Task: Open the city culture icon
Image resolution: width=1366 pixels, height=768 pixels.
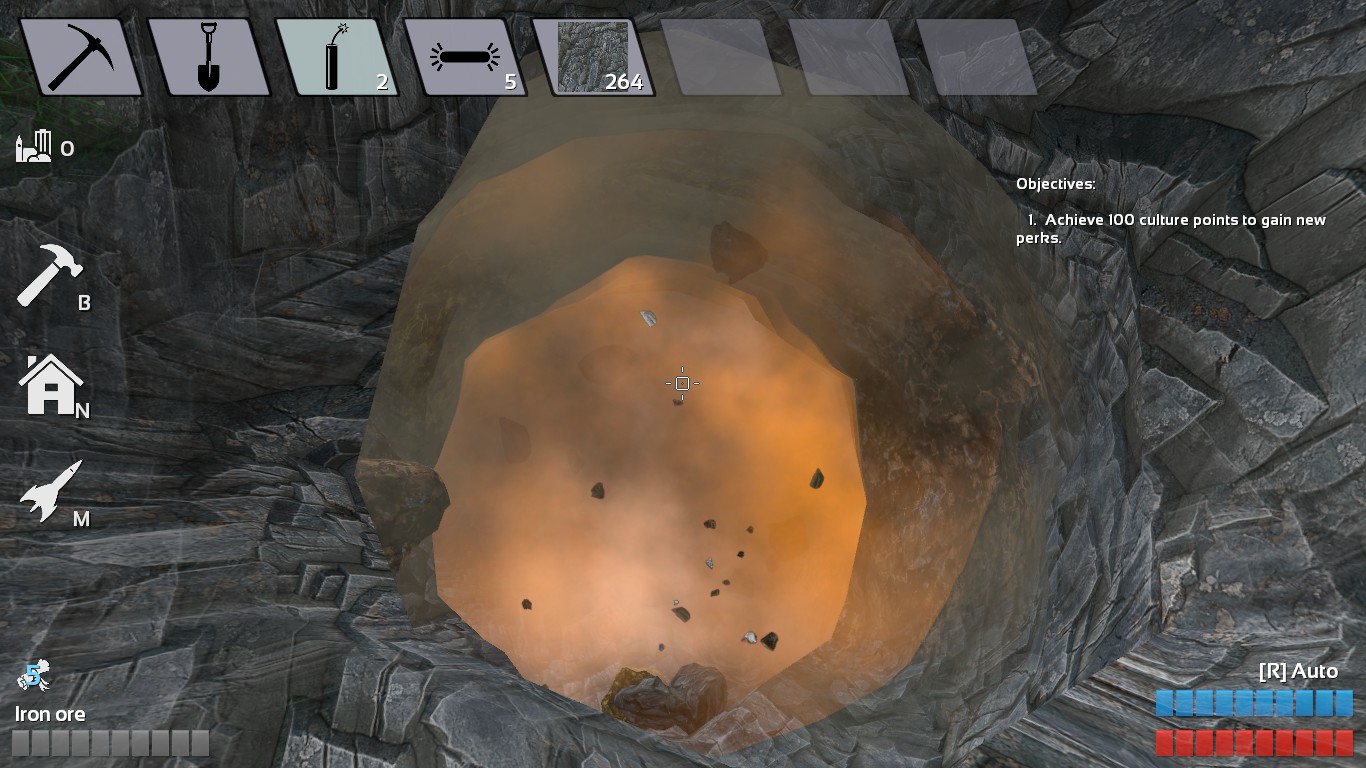Action: pos(34,148)
